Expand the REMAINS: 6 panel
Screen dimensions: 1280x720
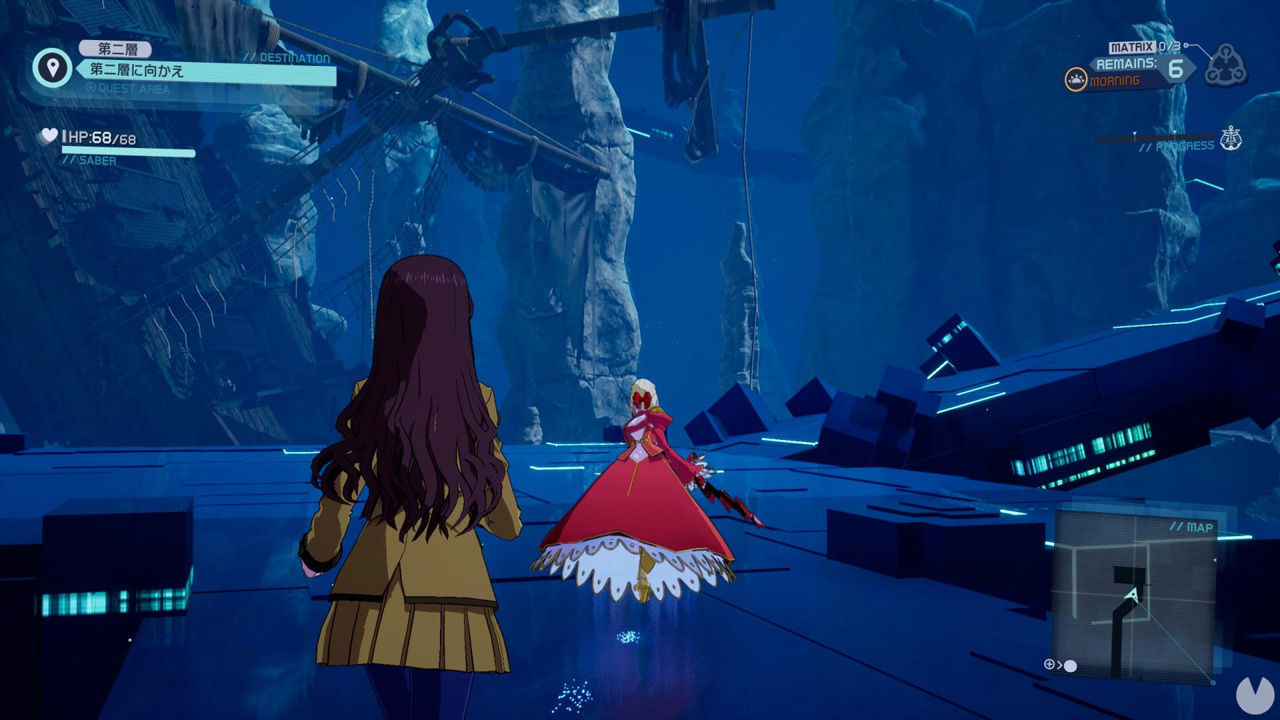(1140, 67)
